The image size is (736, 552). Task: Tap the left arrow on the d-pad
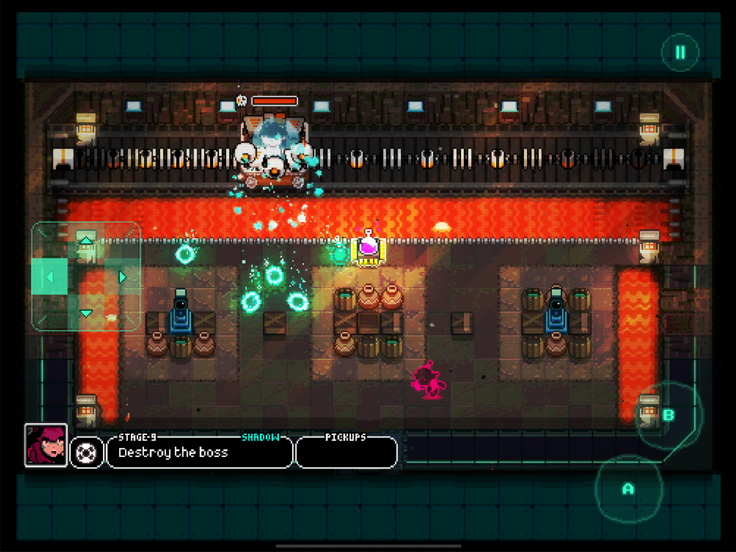(49, 277)
